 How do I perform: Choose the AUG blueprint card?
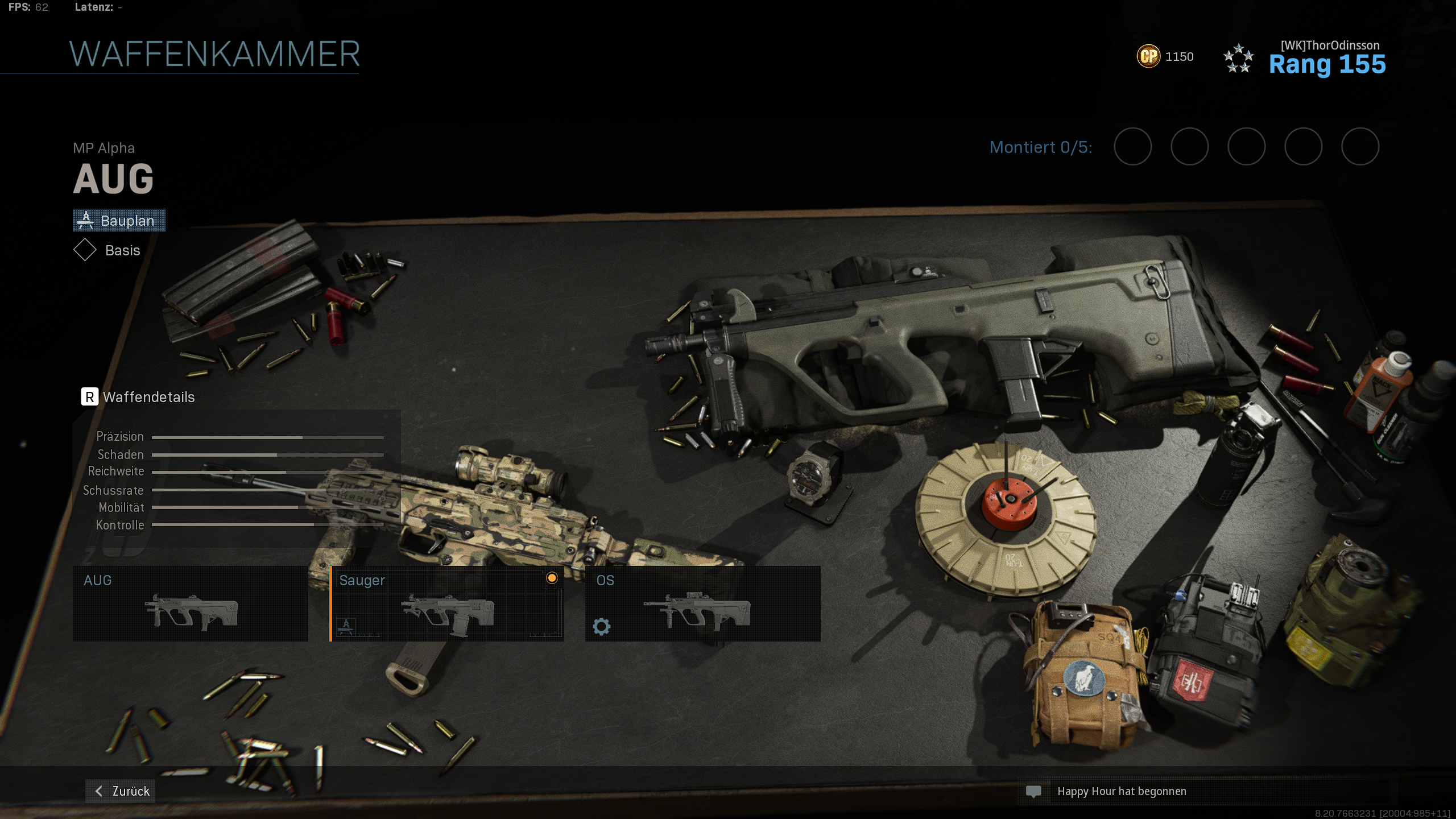click(x=190, y=603)
